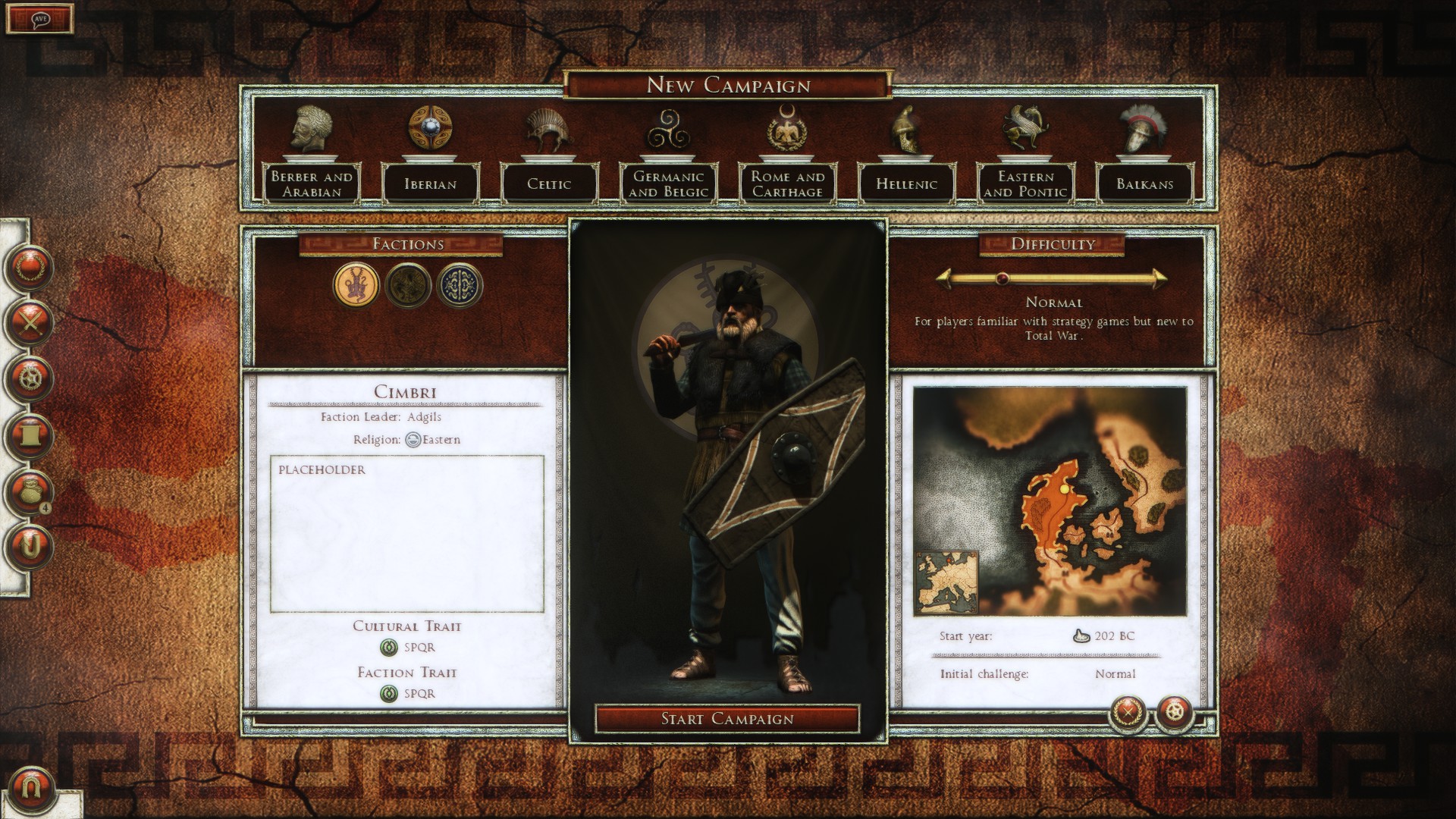This screenshot has width=1456, height=819.
Task: Pick the dark blue ornate faction emblem
Action: point(460,286)
